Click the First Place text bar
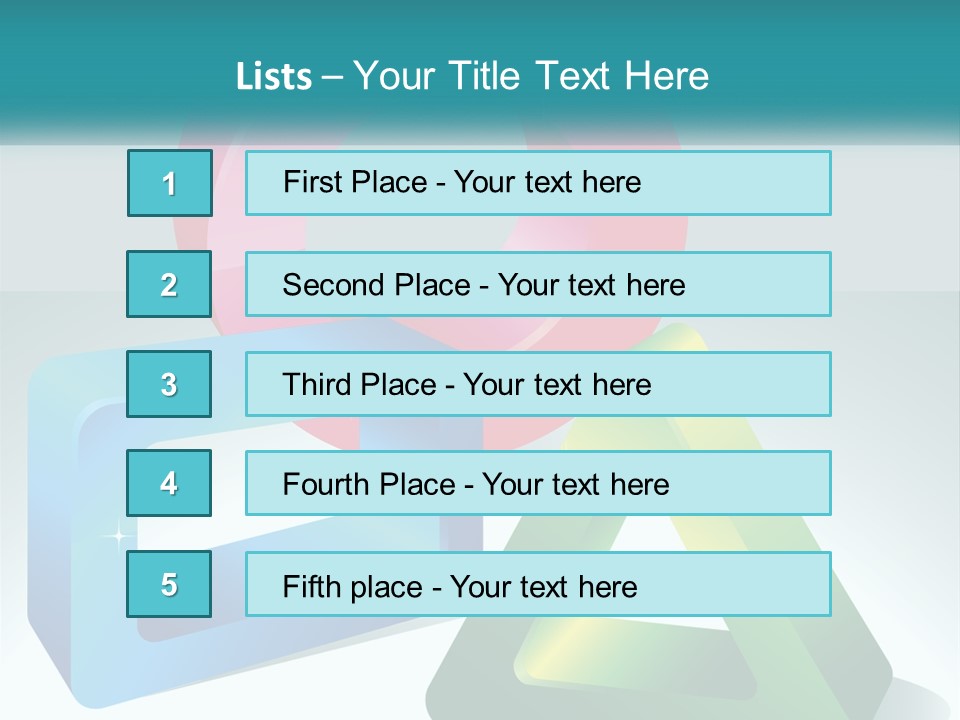960x720 pixels. [538, 183]
